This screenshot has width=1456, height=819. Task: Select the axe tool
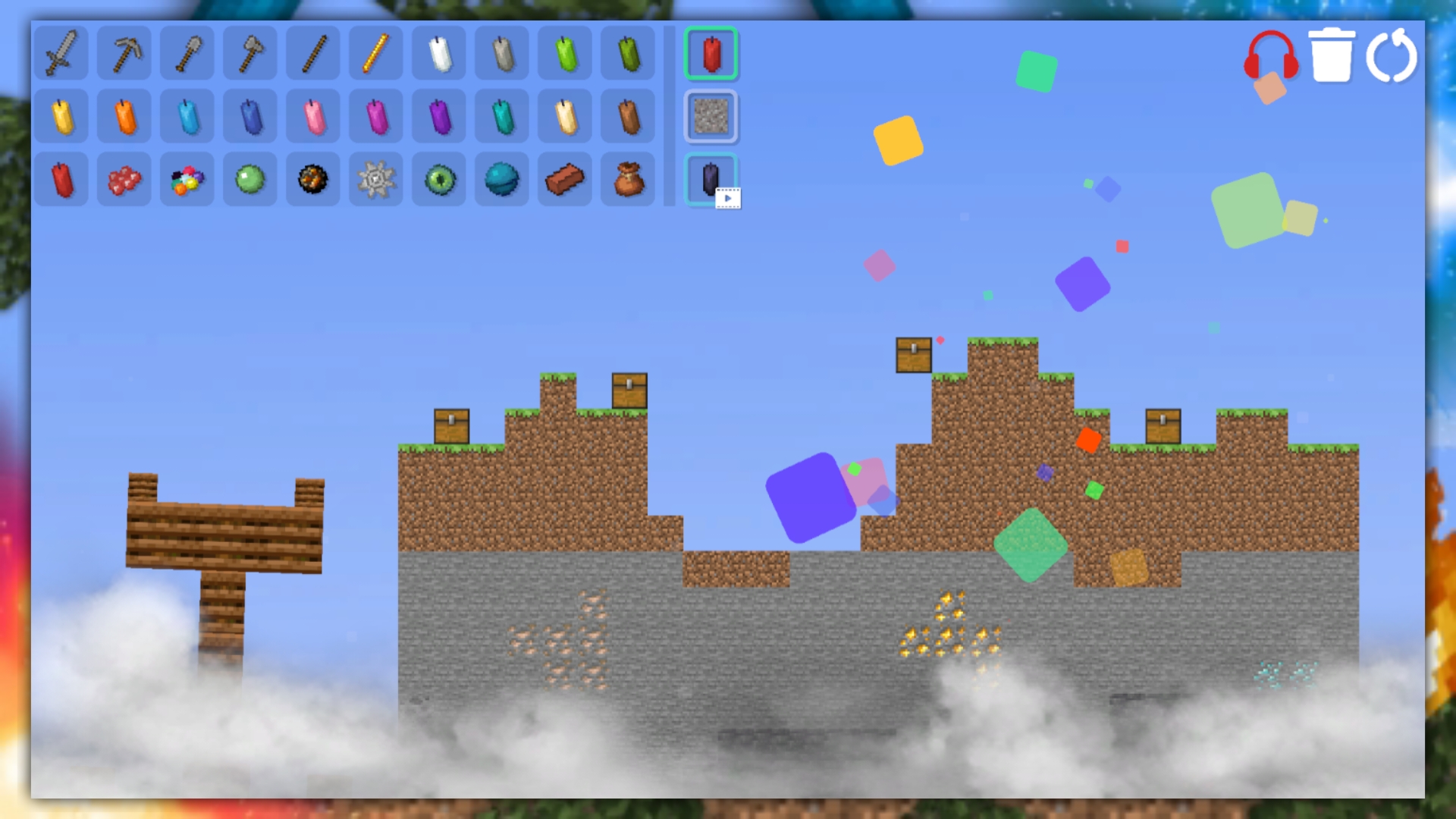249,53
